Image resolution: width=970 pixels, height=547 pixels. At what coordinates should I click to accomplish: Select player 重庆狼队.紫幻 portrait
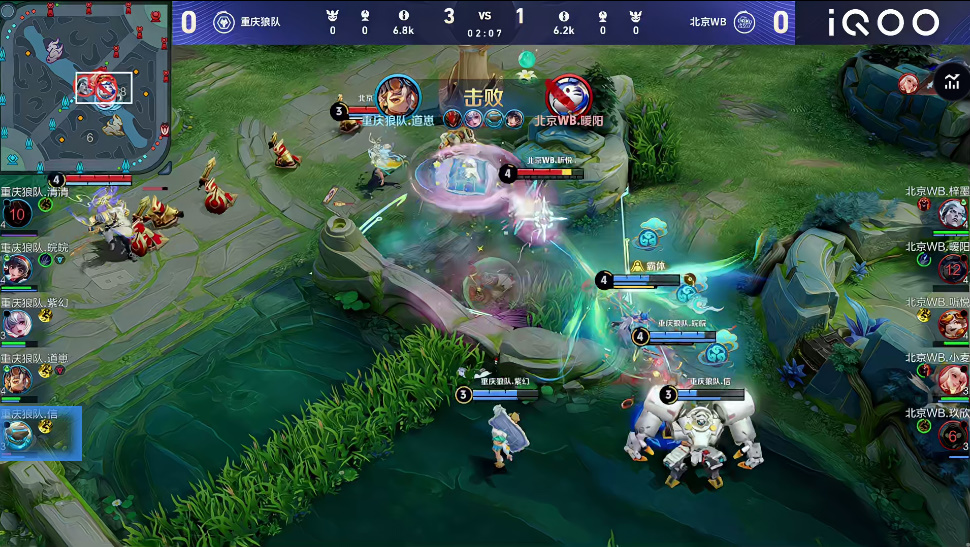[x=17, y=323]
